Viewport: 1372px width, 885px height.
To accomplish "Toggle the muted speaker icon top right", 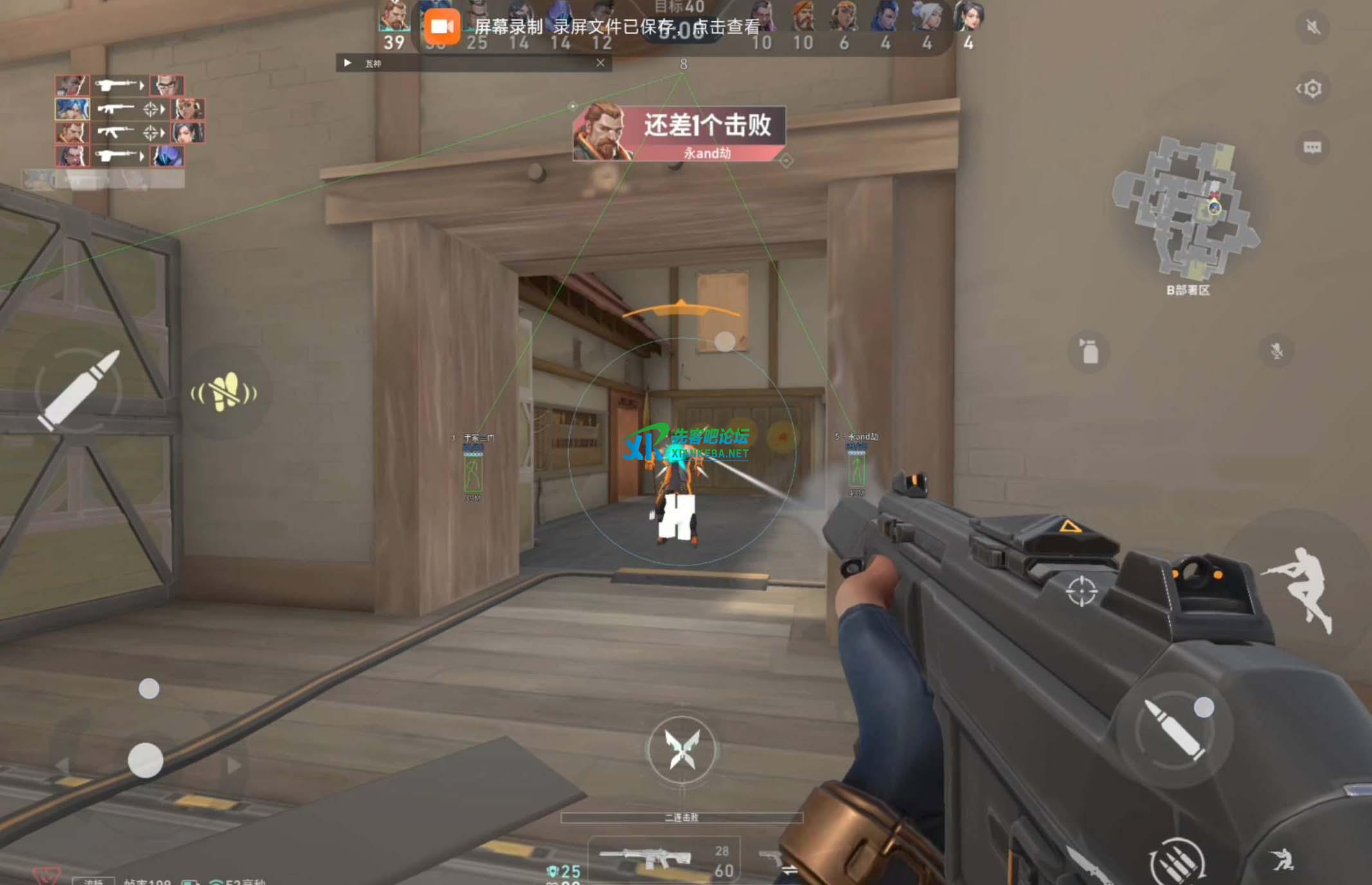I will coord(1313,28).
